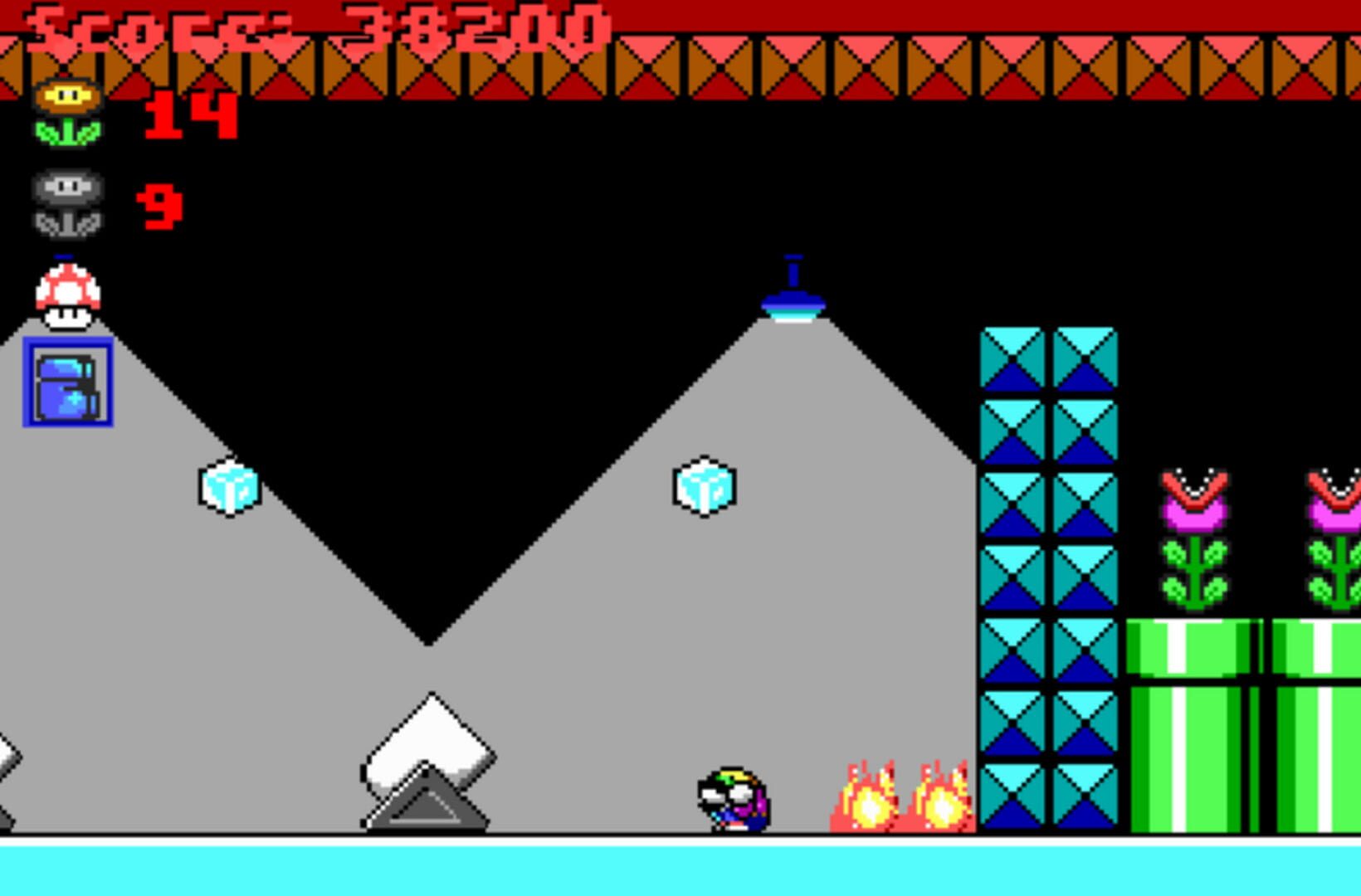Collapse the checkered blue block tower
This screenshot has height=896, width=1361.
1048,581
